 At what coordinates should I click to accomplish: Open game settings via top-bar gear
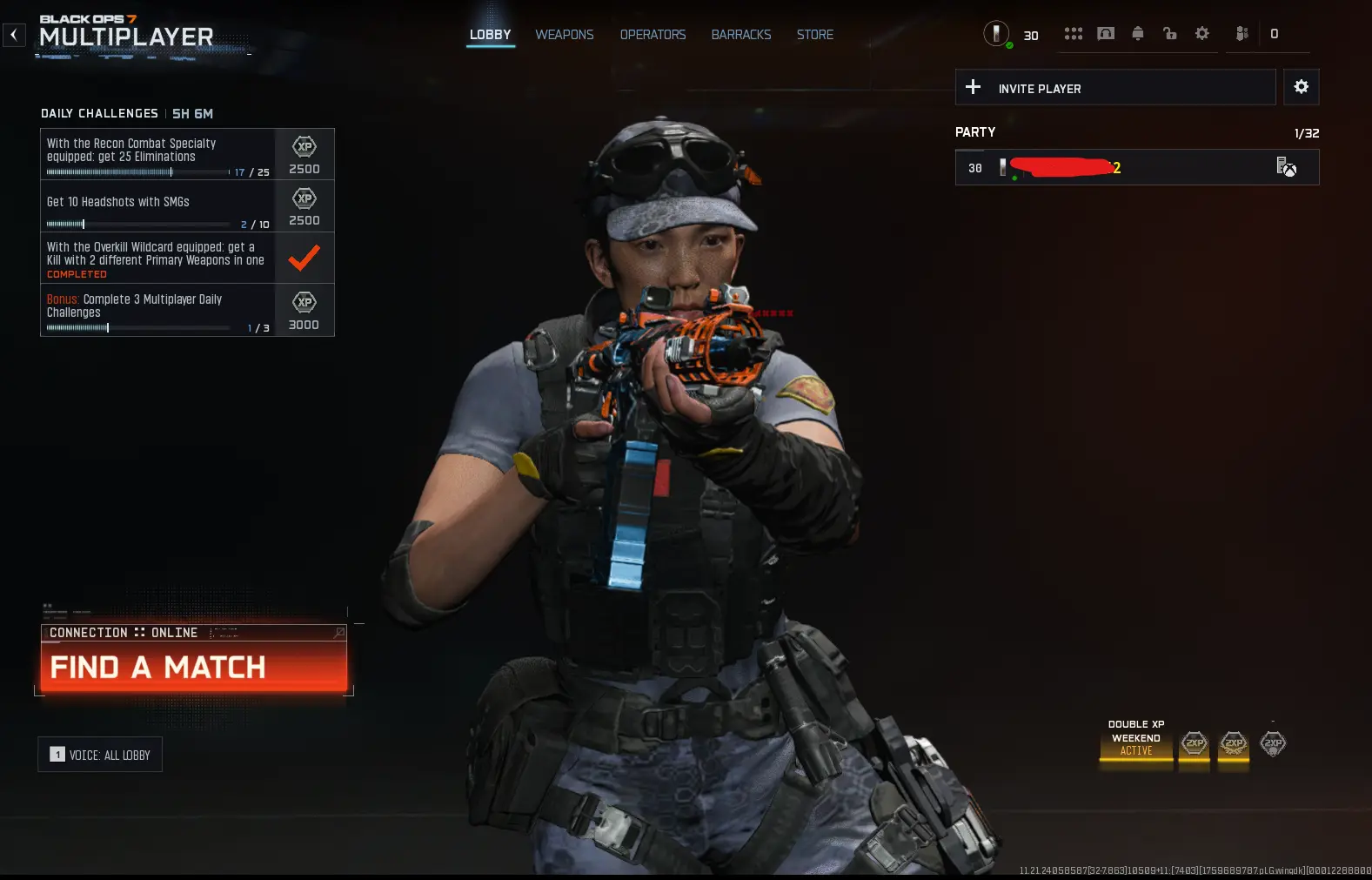1201,34
